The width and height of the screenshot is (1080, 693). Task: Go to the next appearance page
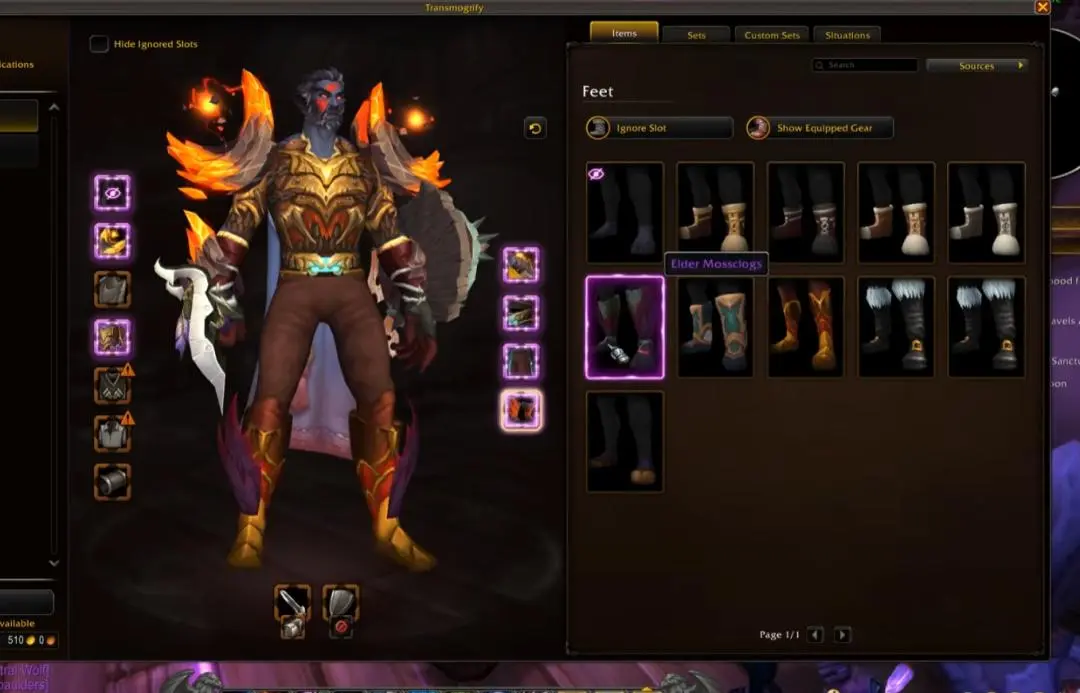pos(843,635)
